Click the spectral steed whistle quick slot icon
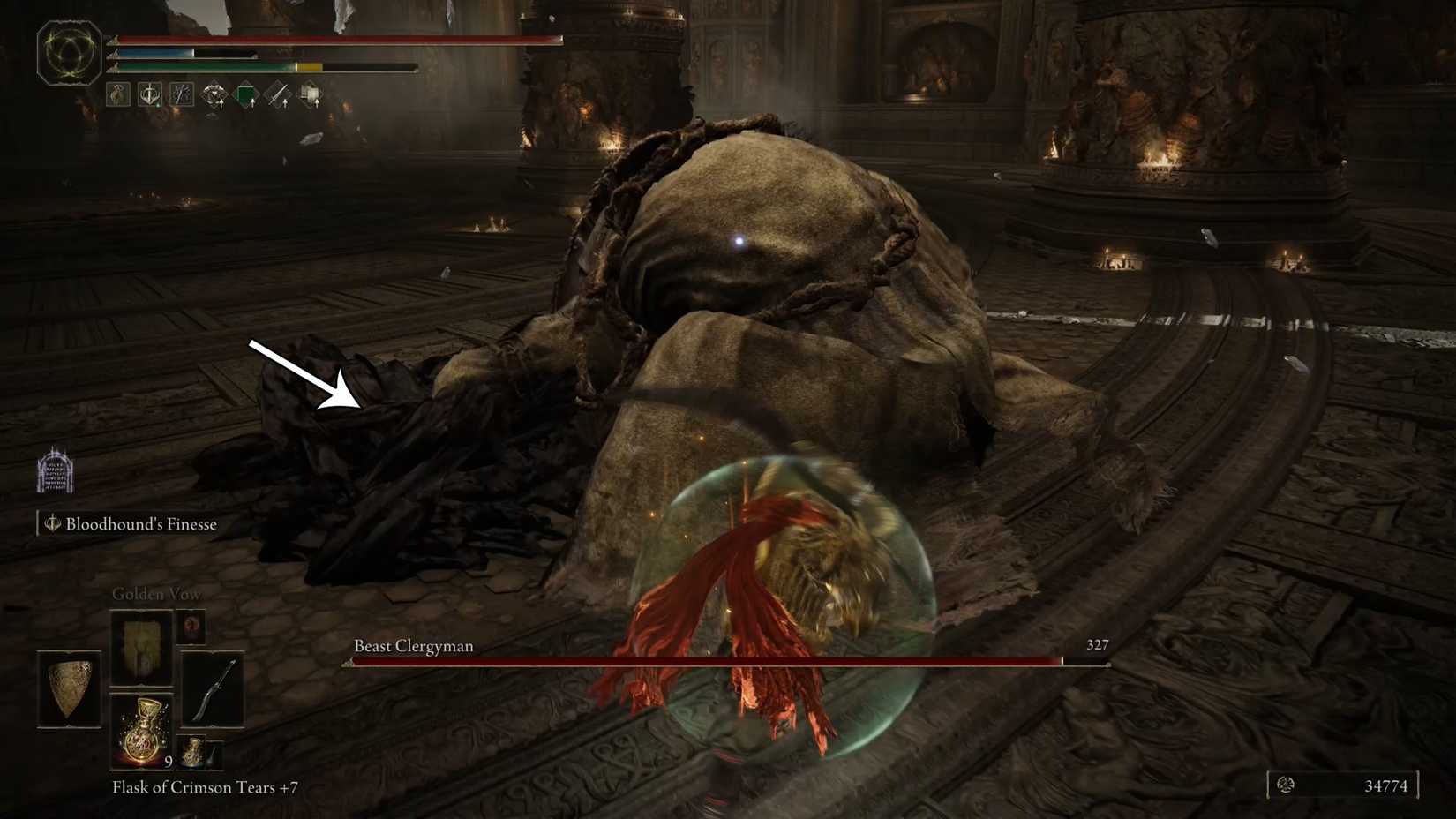This screenshot has height=819, width=1456. 117,94
